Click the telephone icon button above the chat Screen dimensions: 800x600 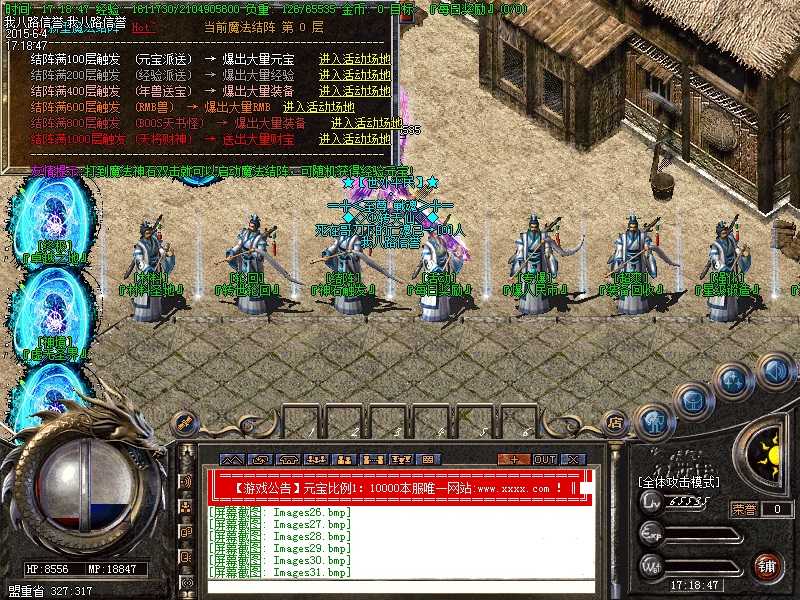pos(288,459)
